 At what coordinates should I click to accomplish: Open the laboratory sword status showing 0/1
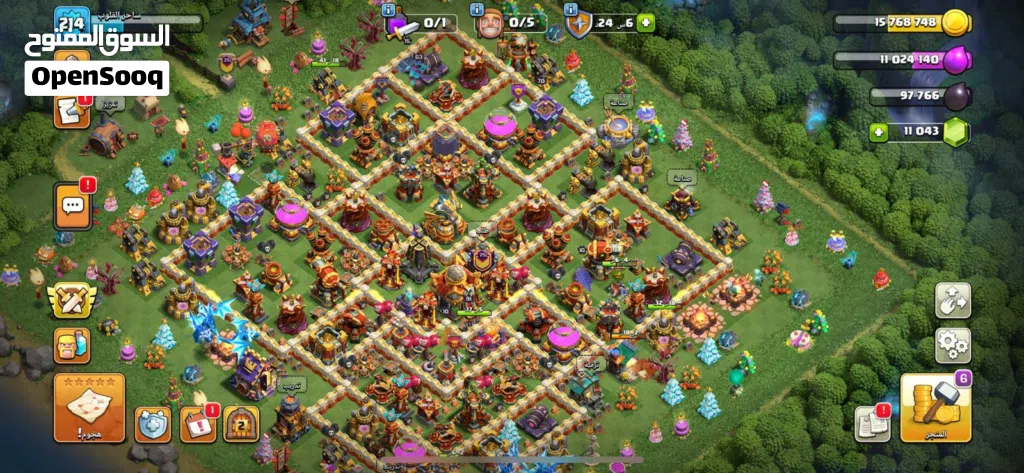click(420, 22)
